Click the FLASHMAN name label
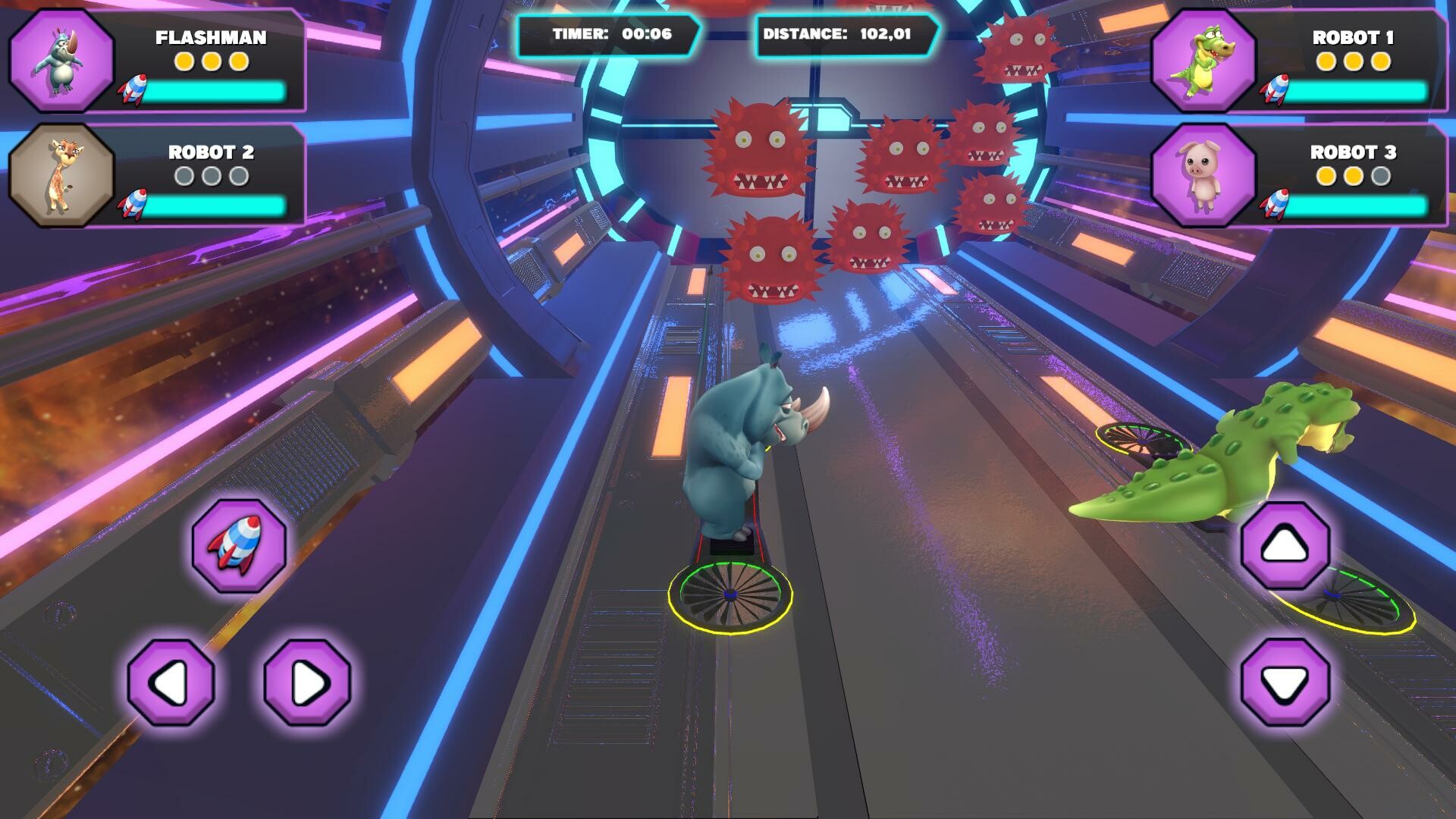The height and width of the screenshot is (819, 1456). 210,38
